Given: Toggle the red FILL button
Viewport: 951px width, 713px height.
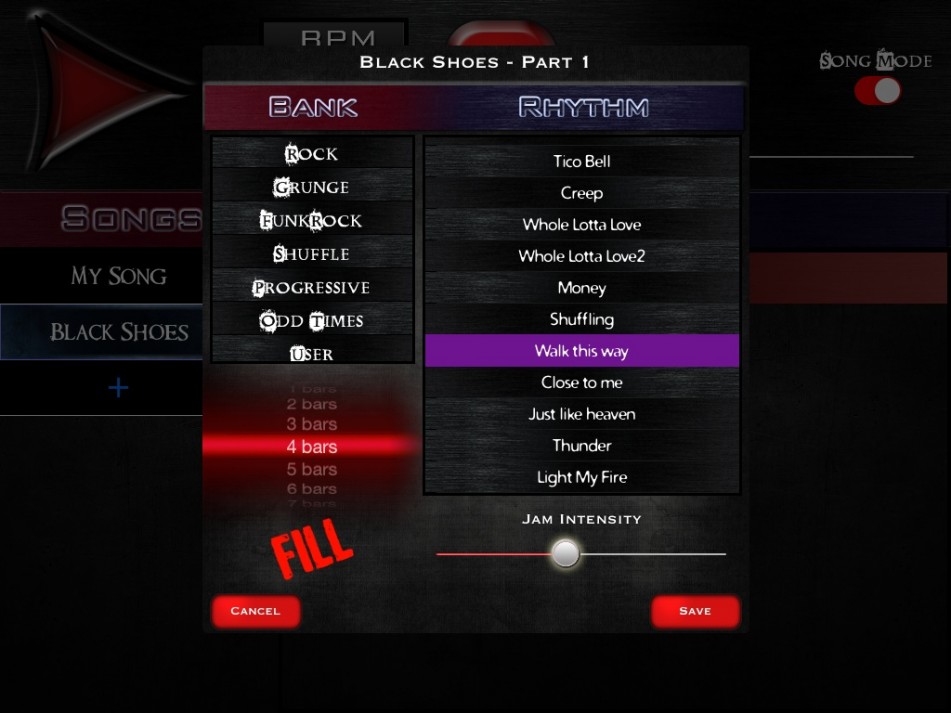Looking at the screenshot, I should click(x=313, y=547).
